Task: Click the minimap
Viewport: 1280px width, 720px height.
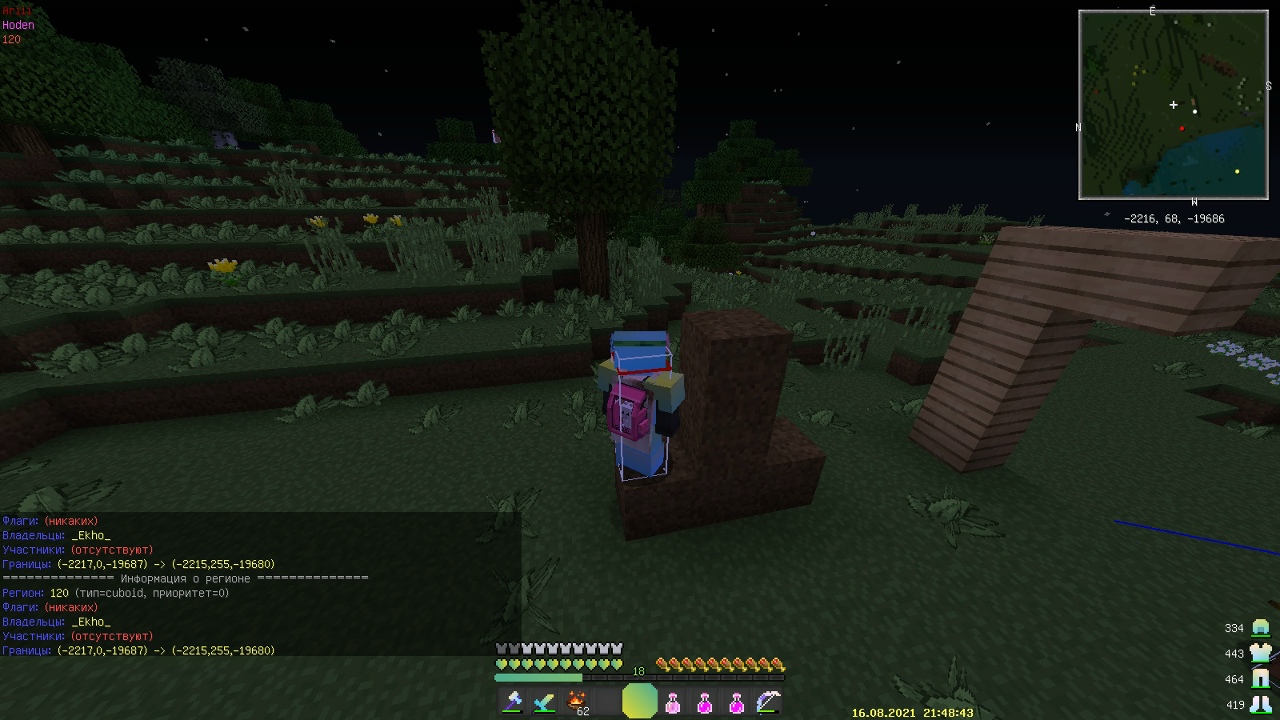Action: click(1173, 105)
